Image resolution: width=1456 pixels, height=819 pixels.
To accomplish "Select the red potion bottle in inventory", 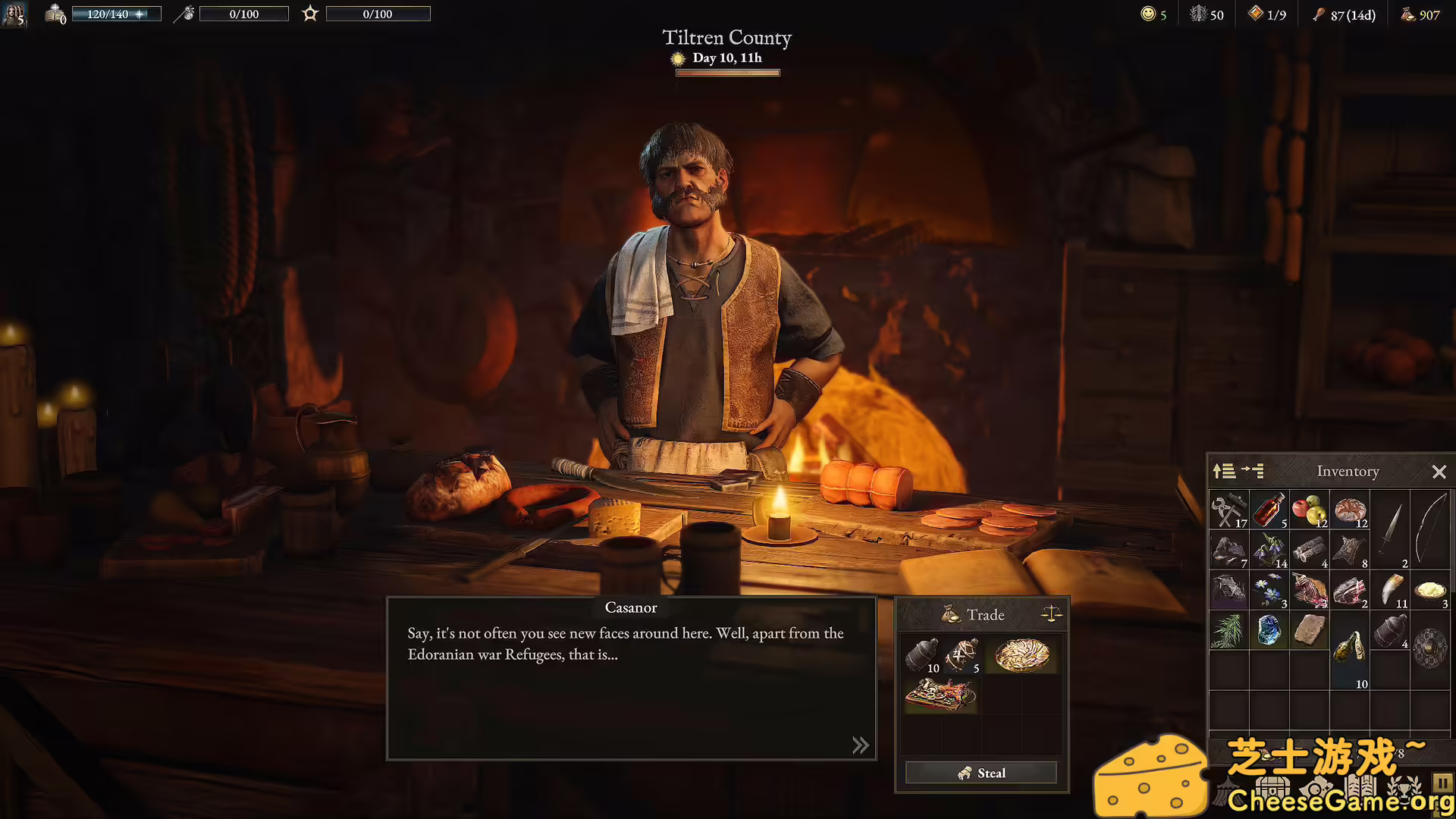I will point(1269,509).
